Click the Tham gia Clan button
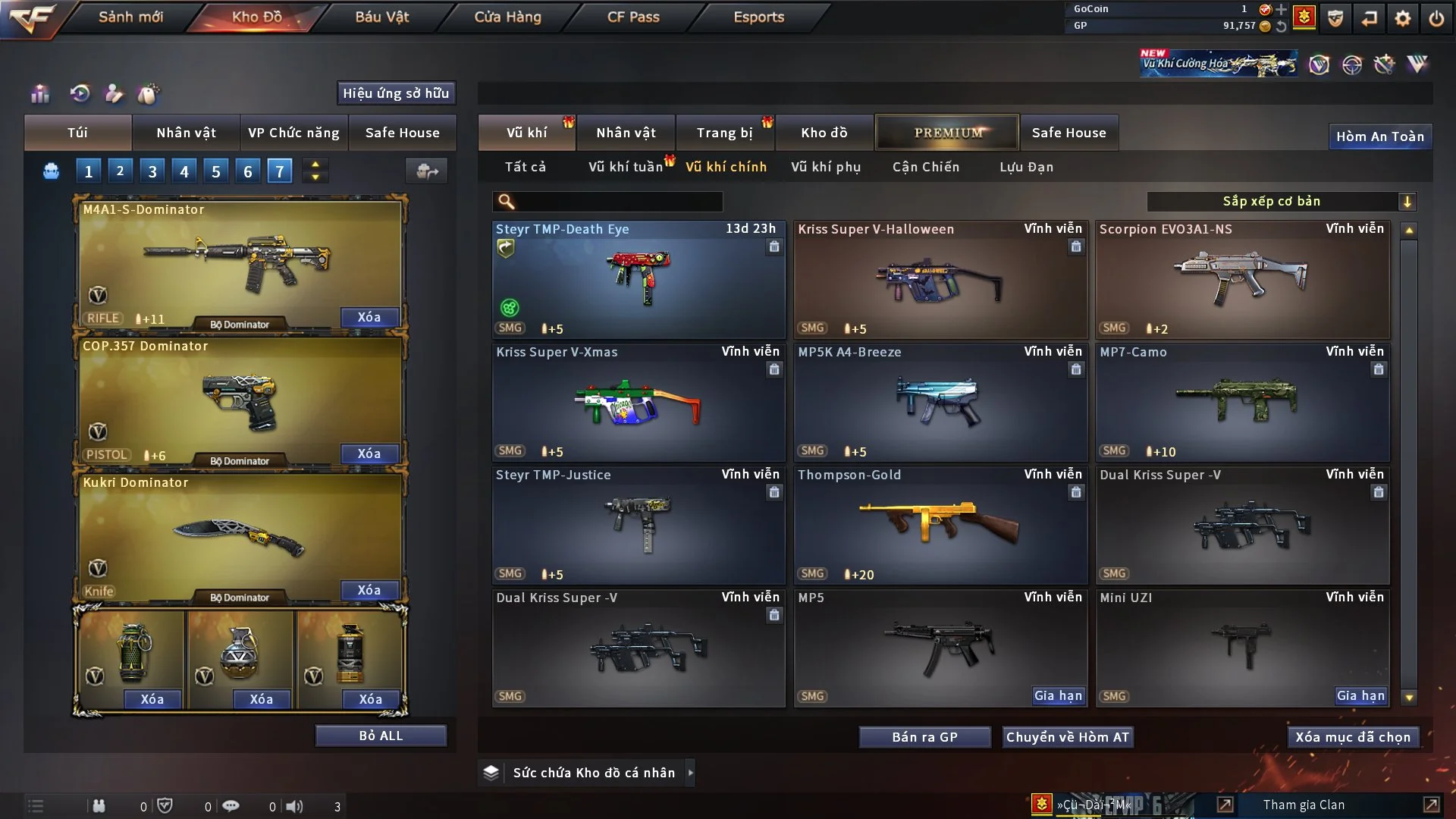The height and width of the screenshot is (819, 1456). (1304, 805)
